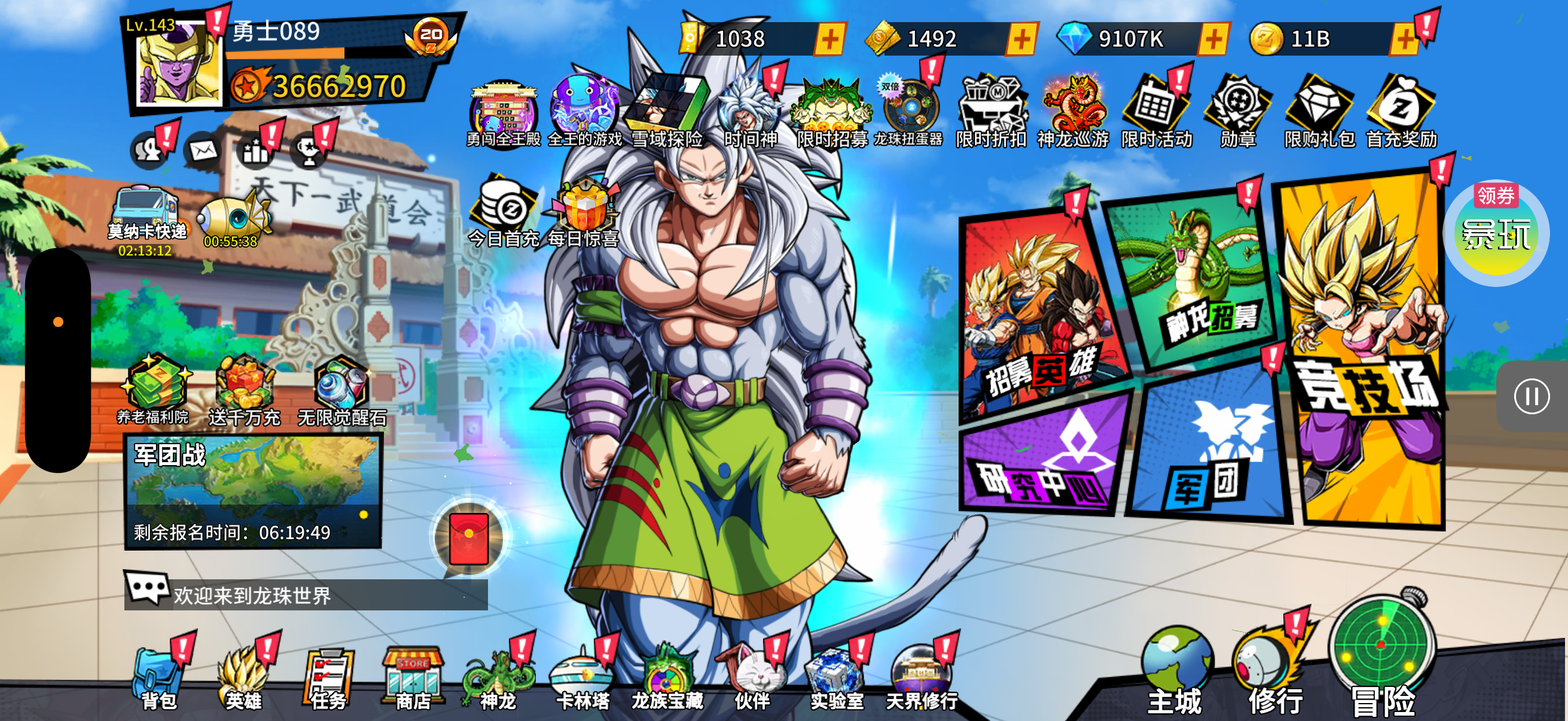This screenshot has width=1568, height=721.
Task: Click the pause overlay button
Action: click(1532, 397)
